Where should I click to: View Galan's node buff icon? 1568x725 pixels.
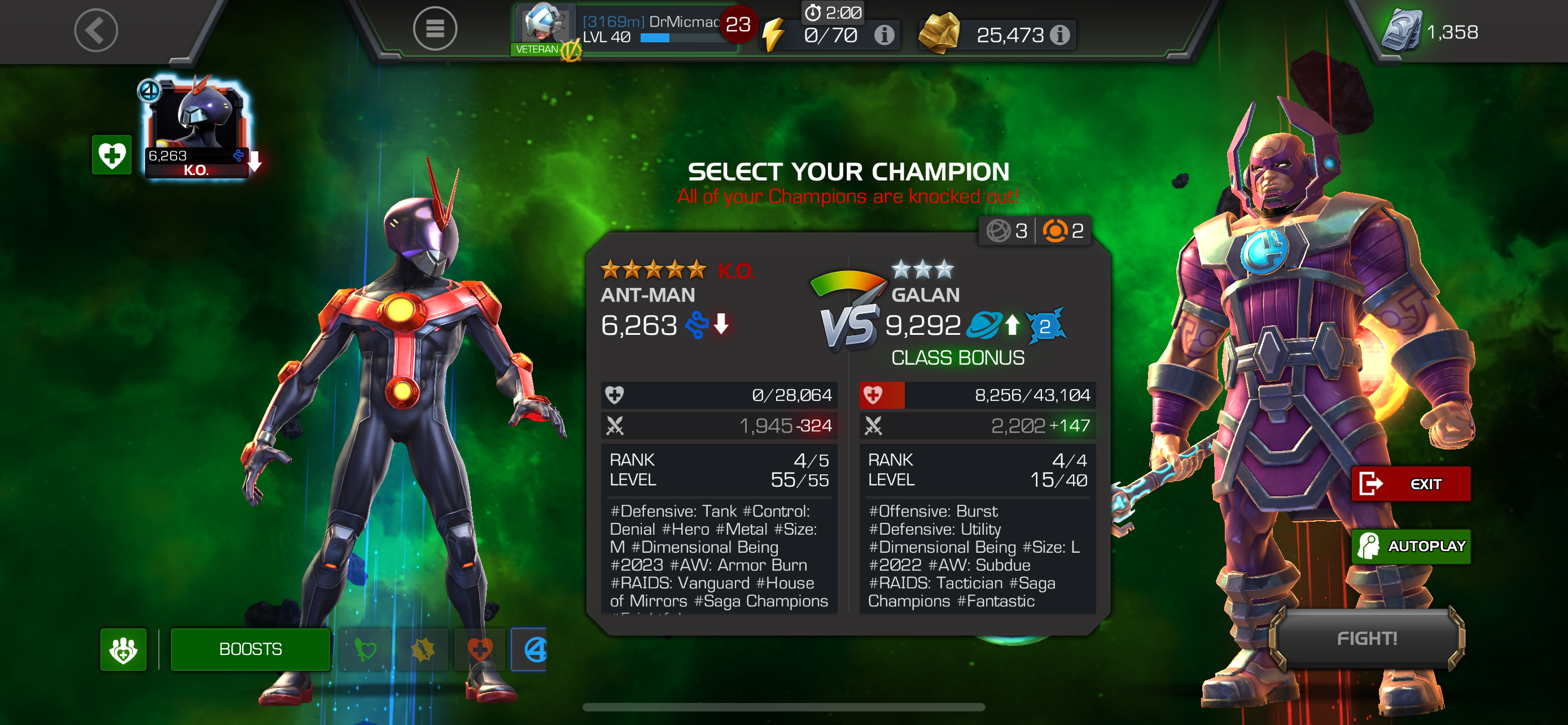coord(1045,326)
